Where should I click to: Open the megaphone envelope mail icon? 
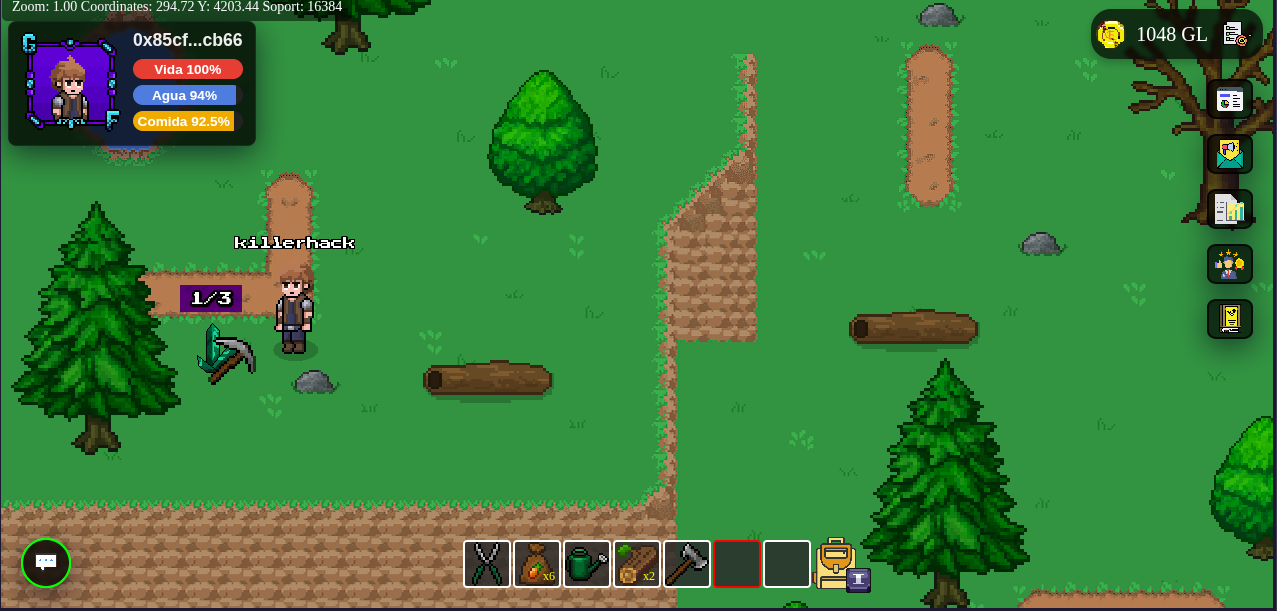tap(1229, 154)
